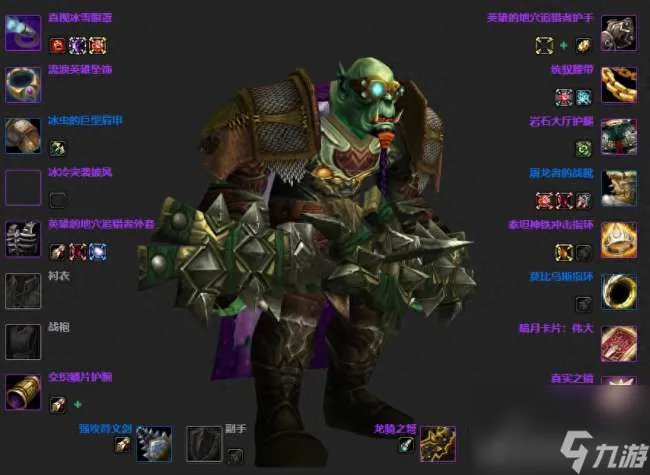Inspect the chest armor slot icon
Image resolution: width=650 pixels, height=475 pixels.
(22, 239)
